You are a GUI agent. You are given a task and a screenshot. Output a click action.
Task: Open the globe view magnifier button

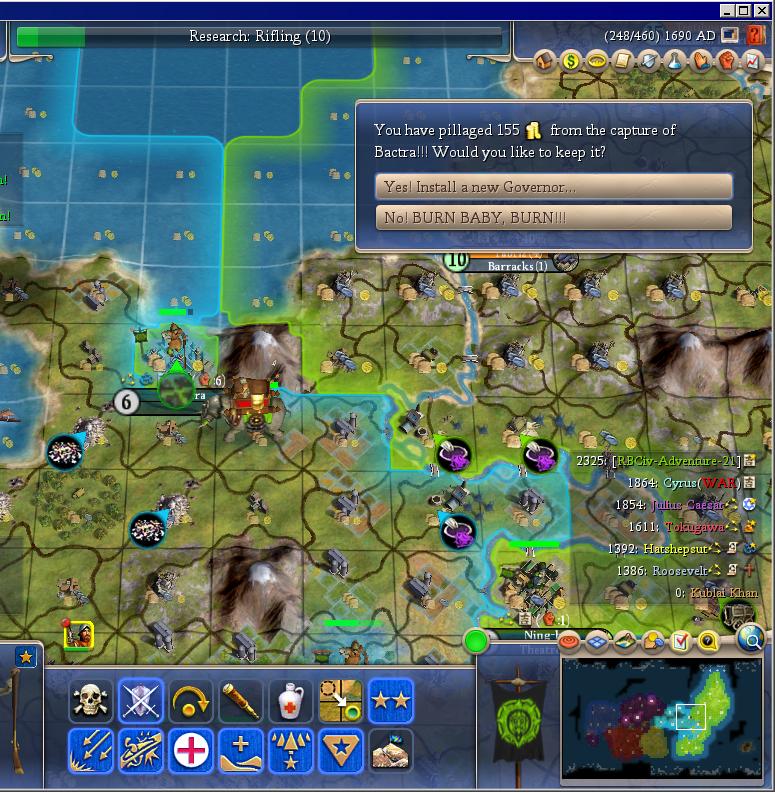(750, 637)
